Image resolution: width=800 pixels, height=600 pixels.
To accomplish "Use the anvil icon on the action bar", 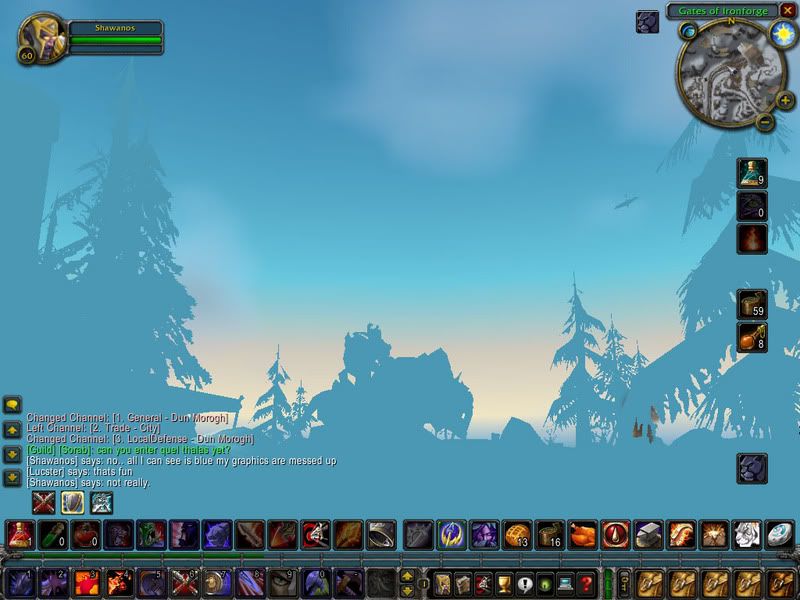I will pyautogui.click(x=648, y=534).
